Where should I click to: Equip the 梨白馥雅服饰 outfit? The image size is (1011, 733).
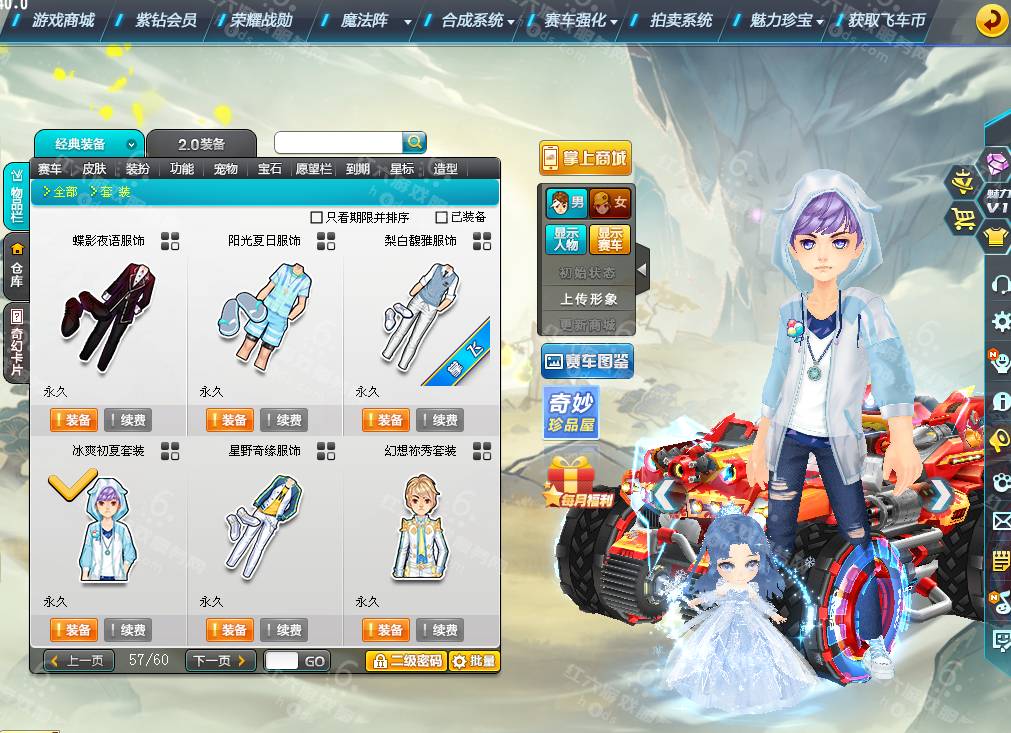(385, 420)
